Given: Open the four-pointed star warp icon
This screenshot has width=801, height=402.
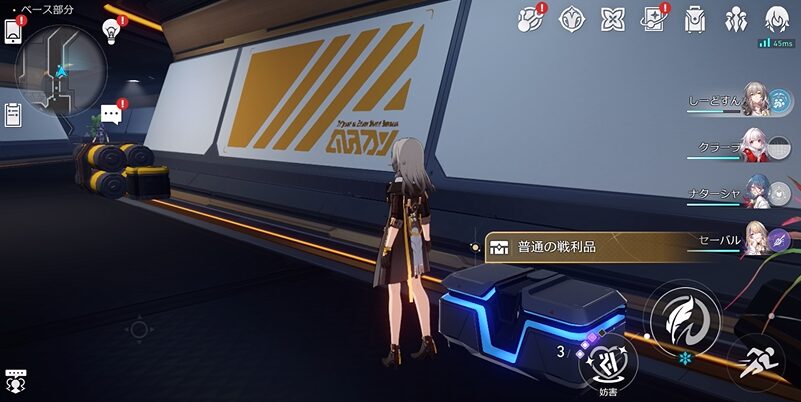Looking at the screenshot, I should click(612, 18).
